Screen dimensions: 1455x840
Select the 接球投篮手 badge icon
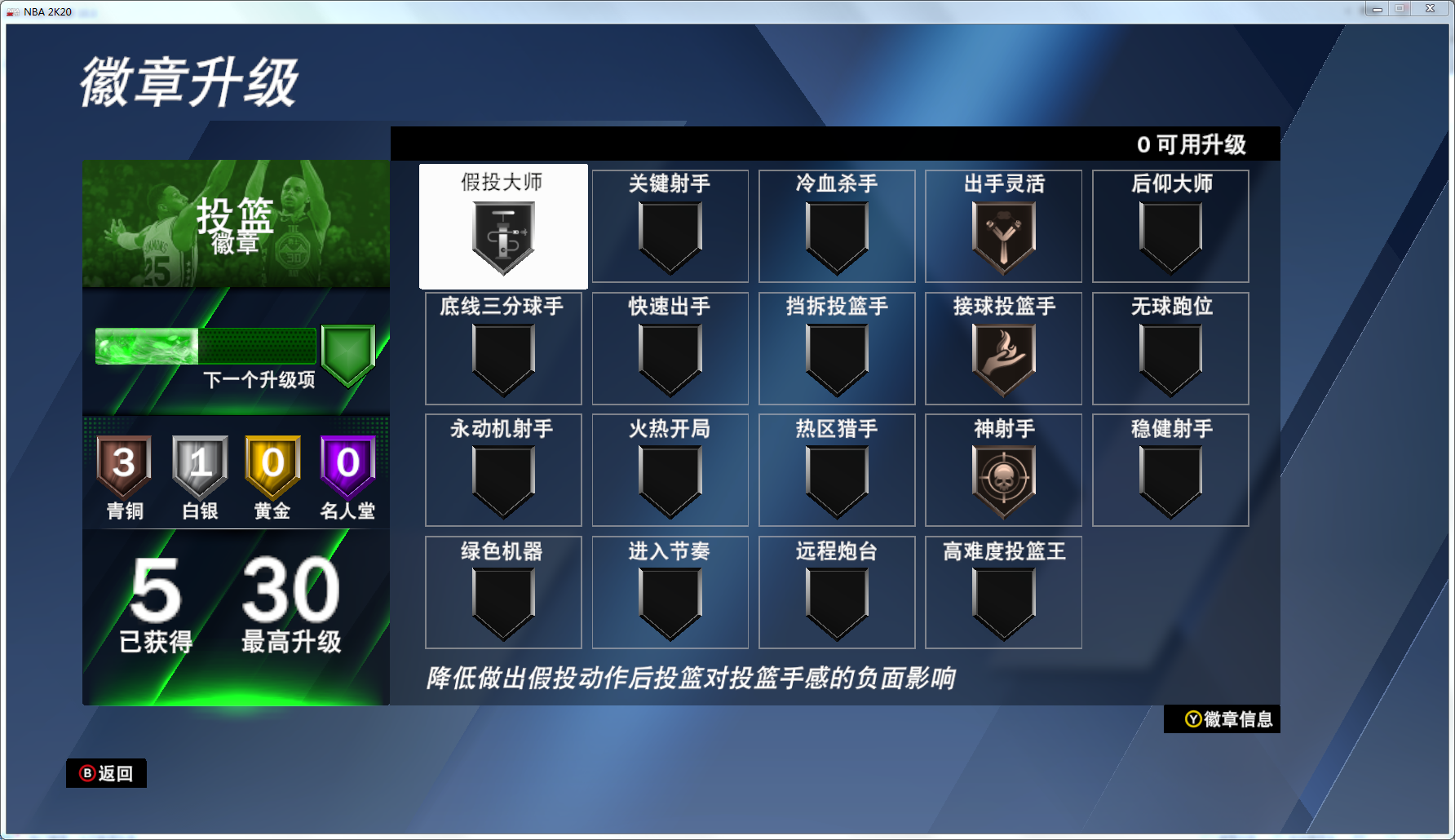click(x=1003, y=359)
